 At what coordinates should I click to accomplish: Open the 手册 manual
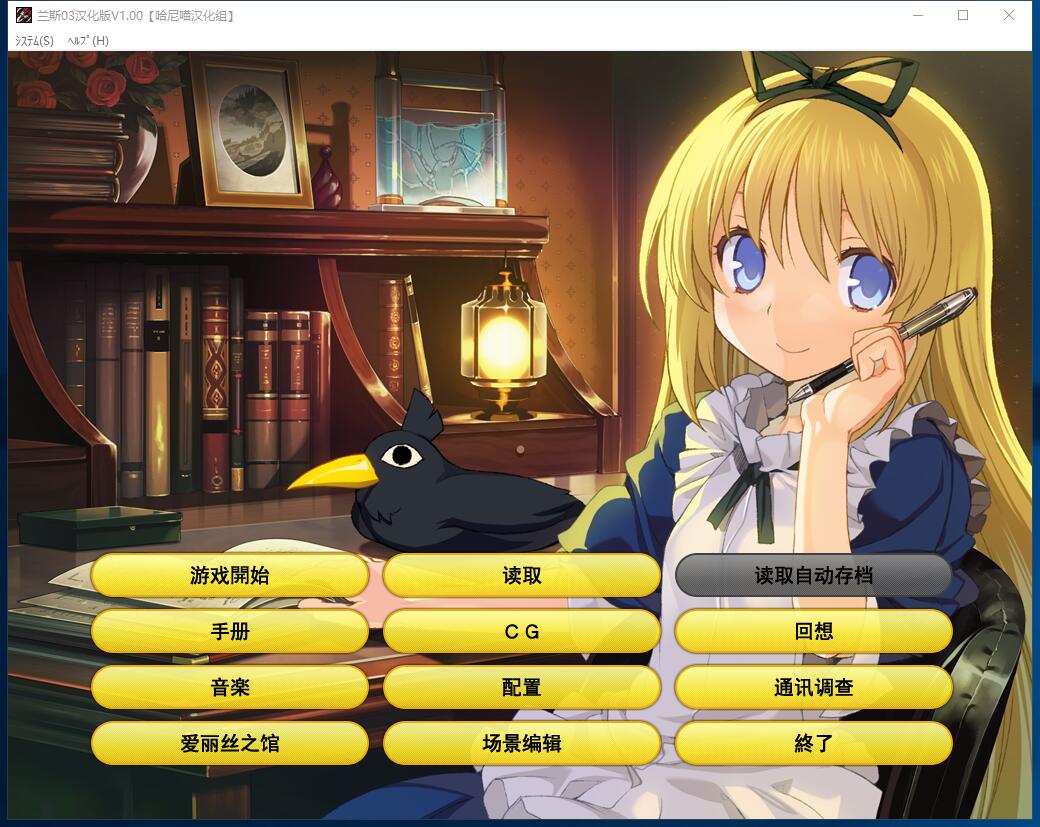229,631
